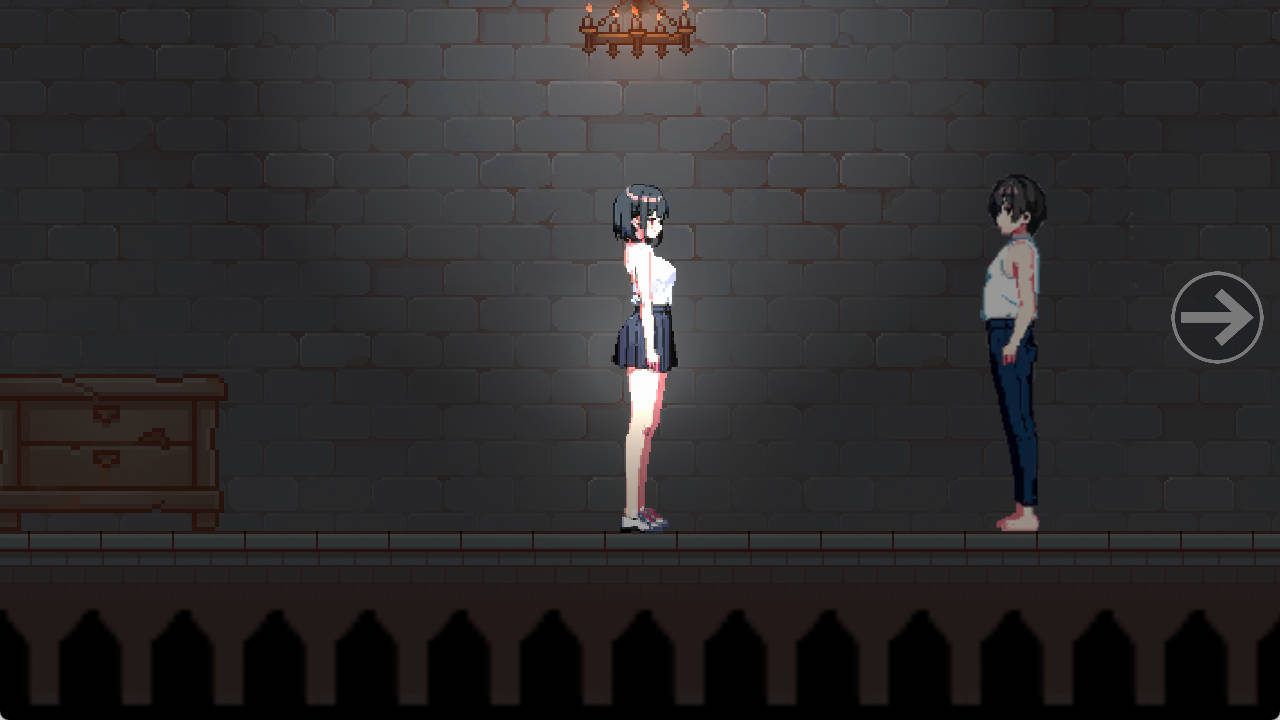Screen dimensions: 1280x720
Task: Click the burning chandelier above
Action: 636,32
